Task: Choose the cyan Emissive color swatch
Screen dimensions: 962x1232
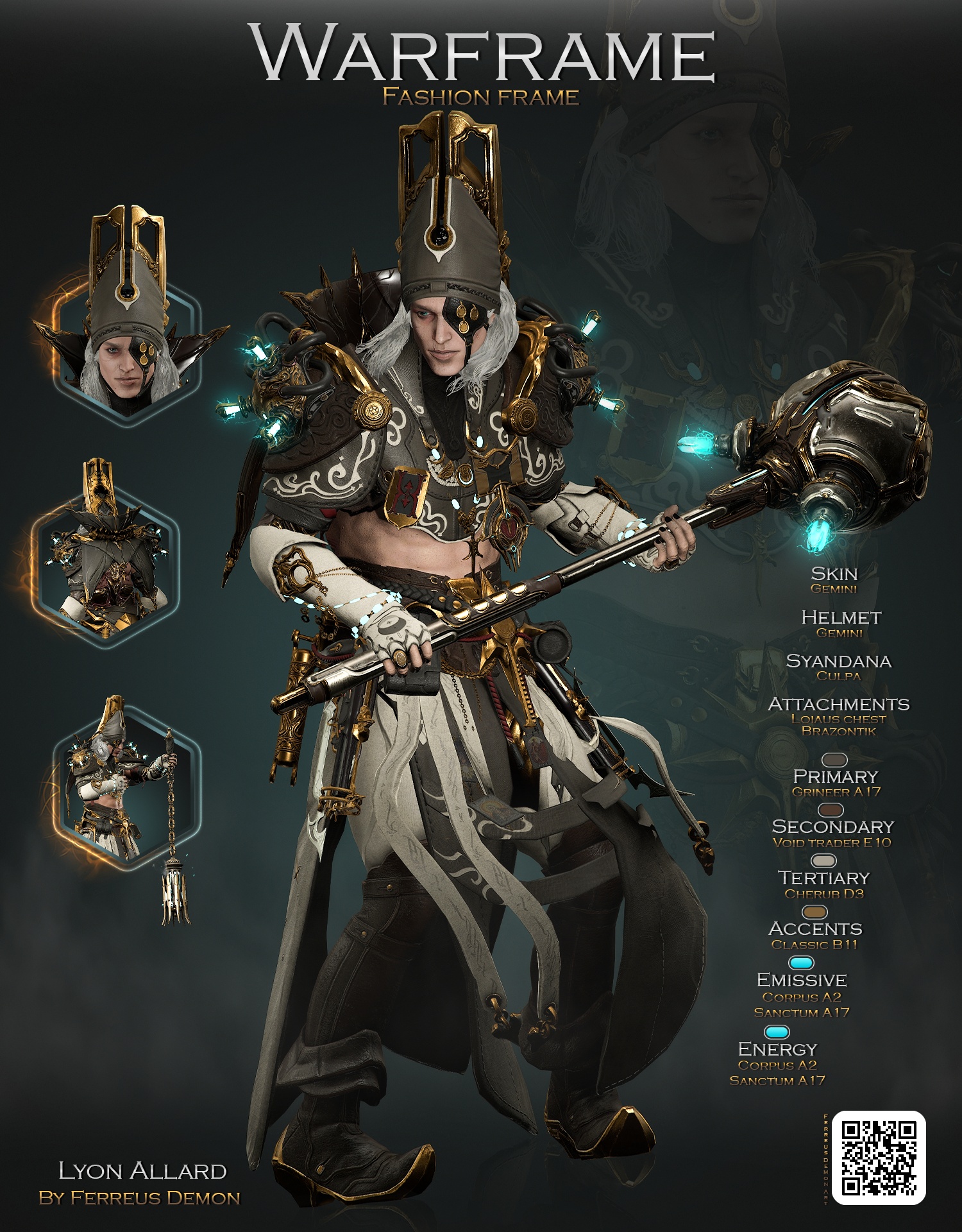Action: [801, 963]
